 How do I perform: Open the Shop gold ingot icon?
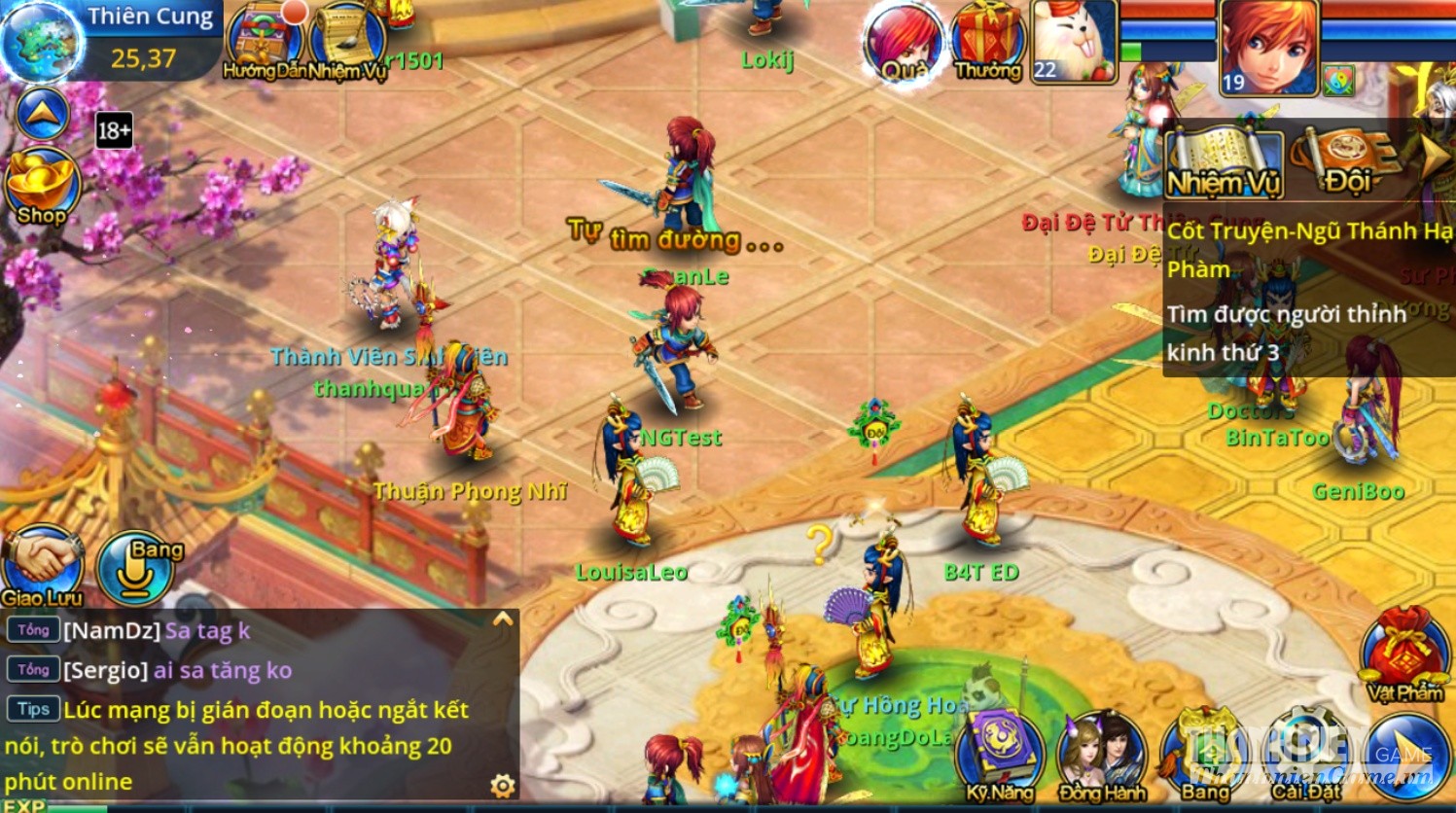click(41, 187)
